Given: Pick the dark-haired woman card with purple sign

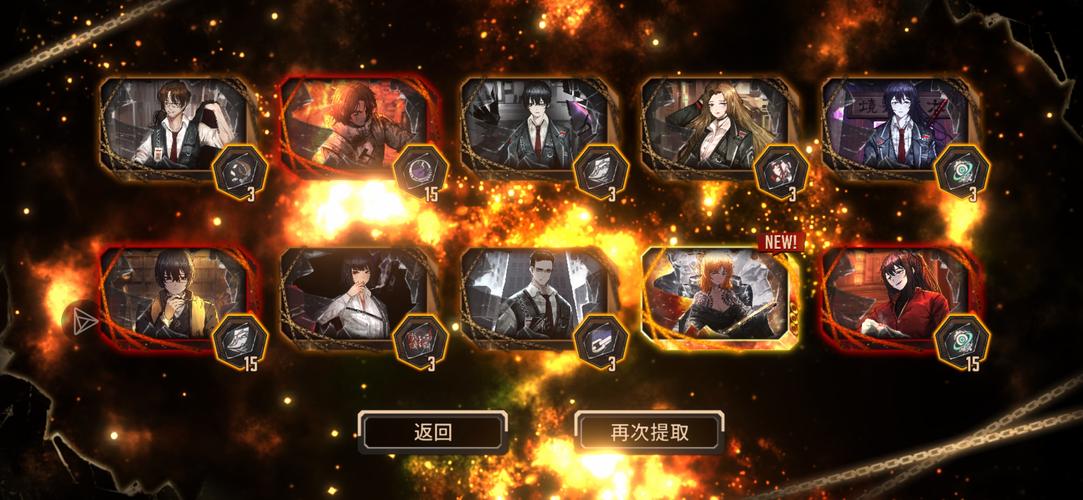Looking at the screenshot, I should point(892,127).
